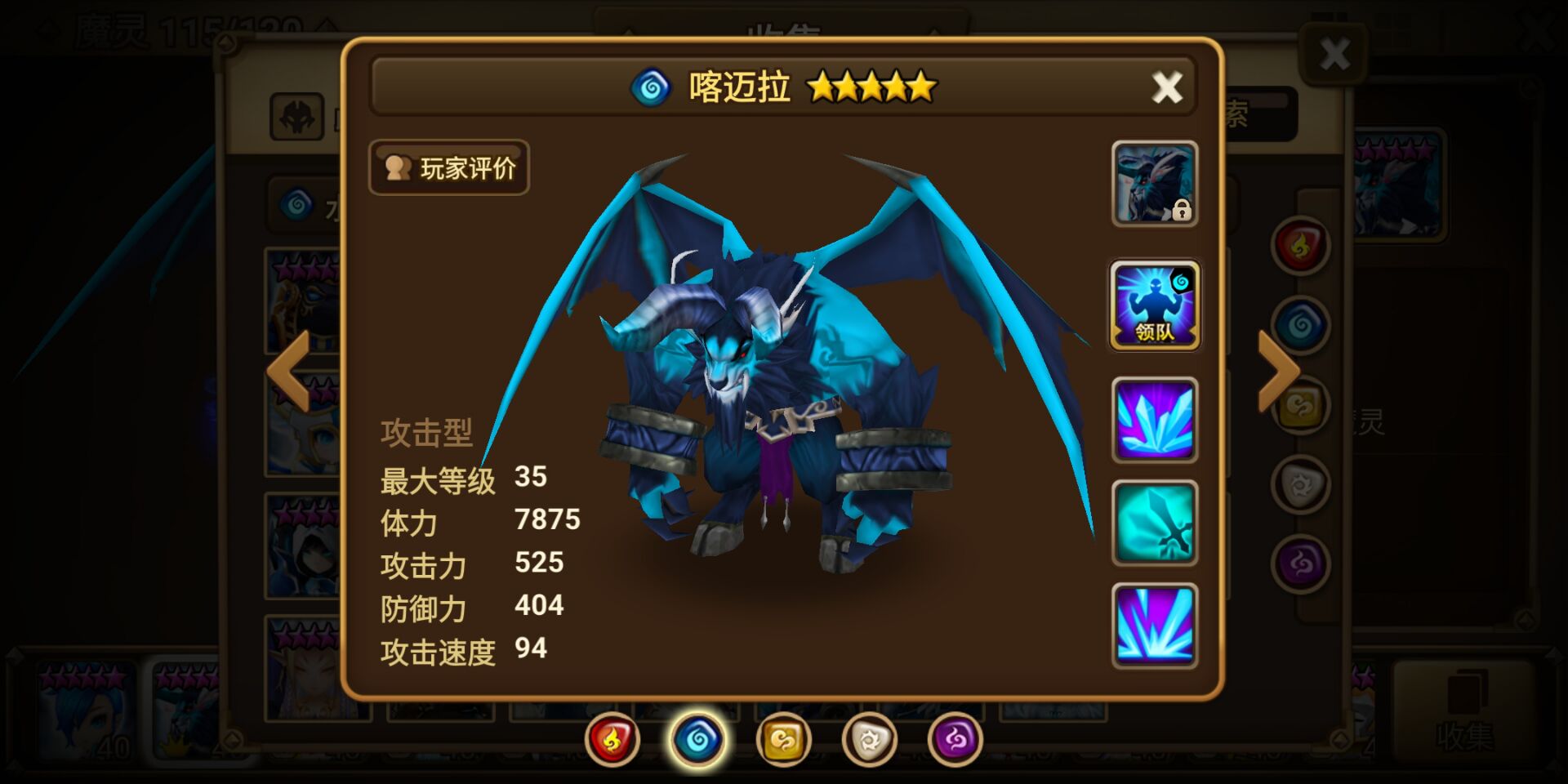Open the glowing sword skill icon
The width and height of the screenshot is (1568, 784).
(x=1155, y=521)
